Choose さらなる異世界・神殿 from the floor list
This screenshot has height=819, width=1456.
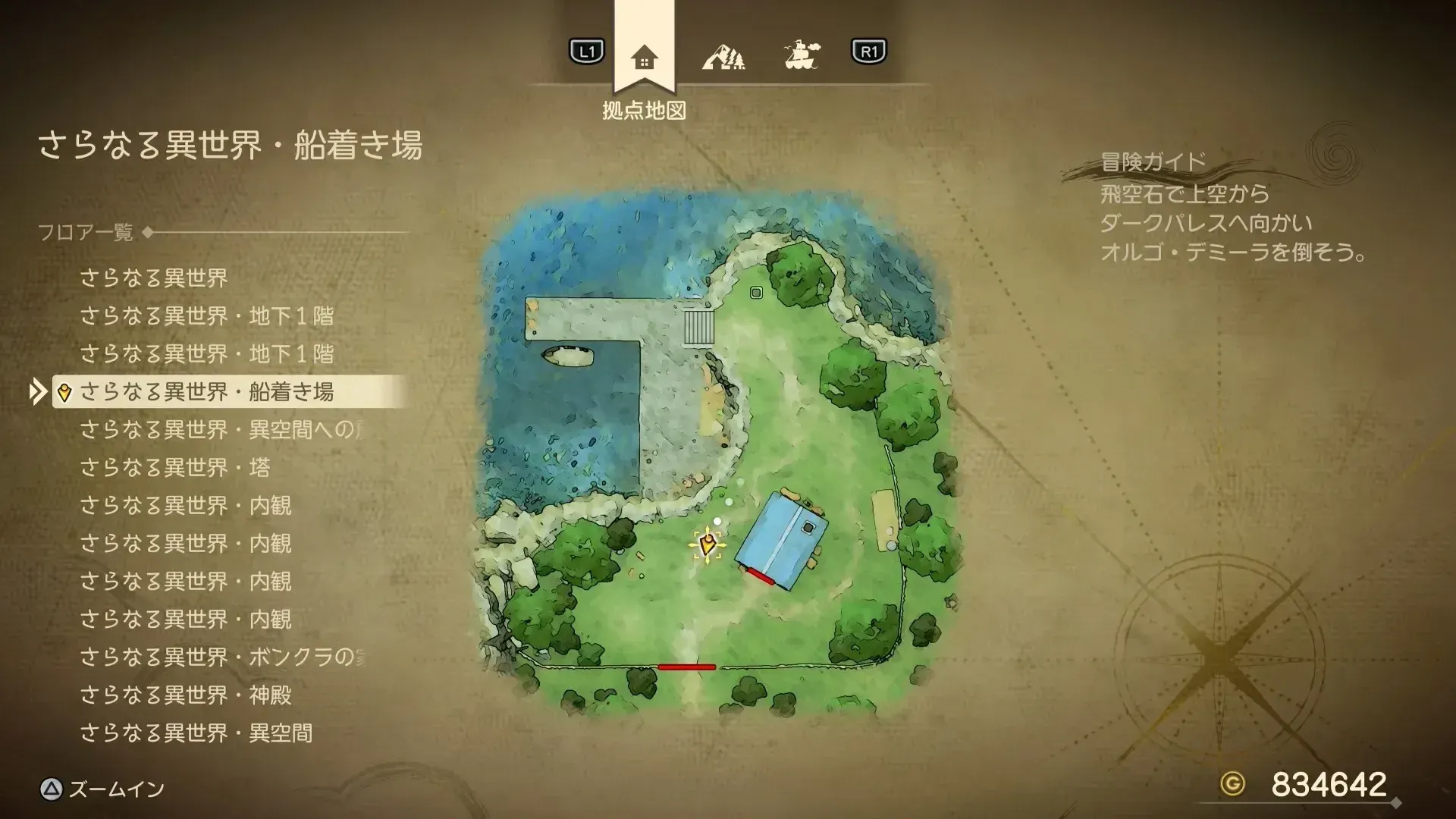(187, 695)
